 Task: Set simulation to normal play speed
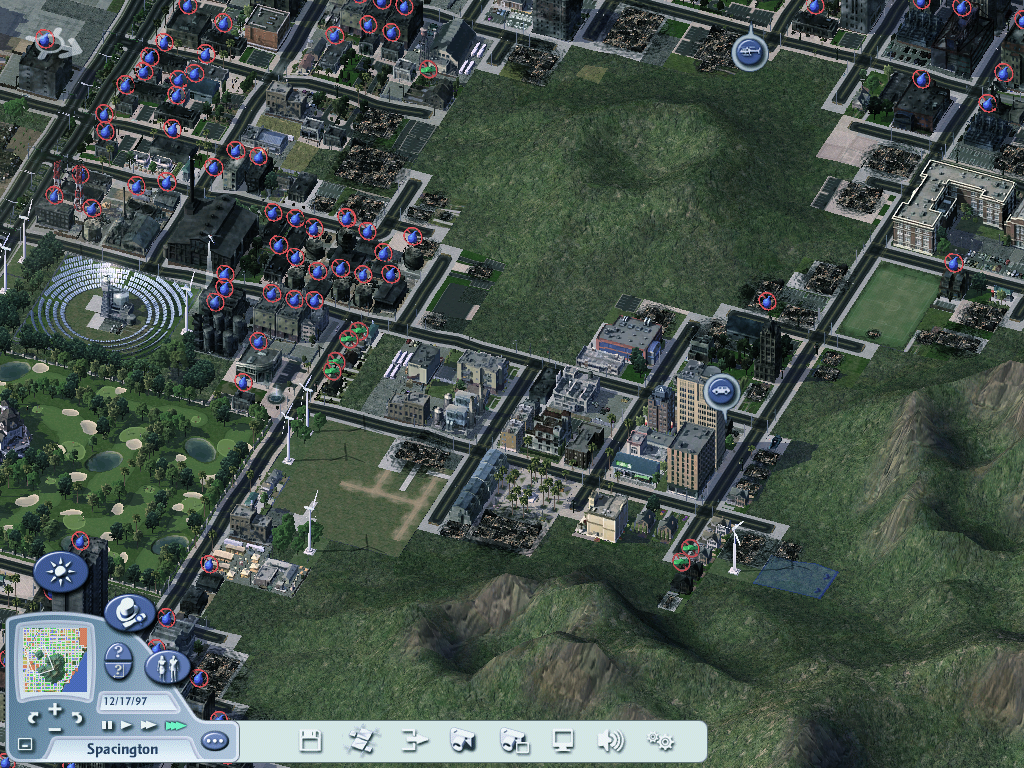click(127, 725)
